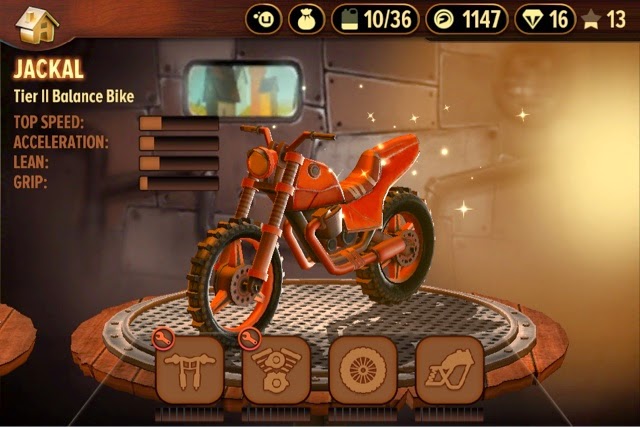Select the engine upgrade slot
Viewport: 640px width, 427px height.
[275, 368]
